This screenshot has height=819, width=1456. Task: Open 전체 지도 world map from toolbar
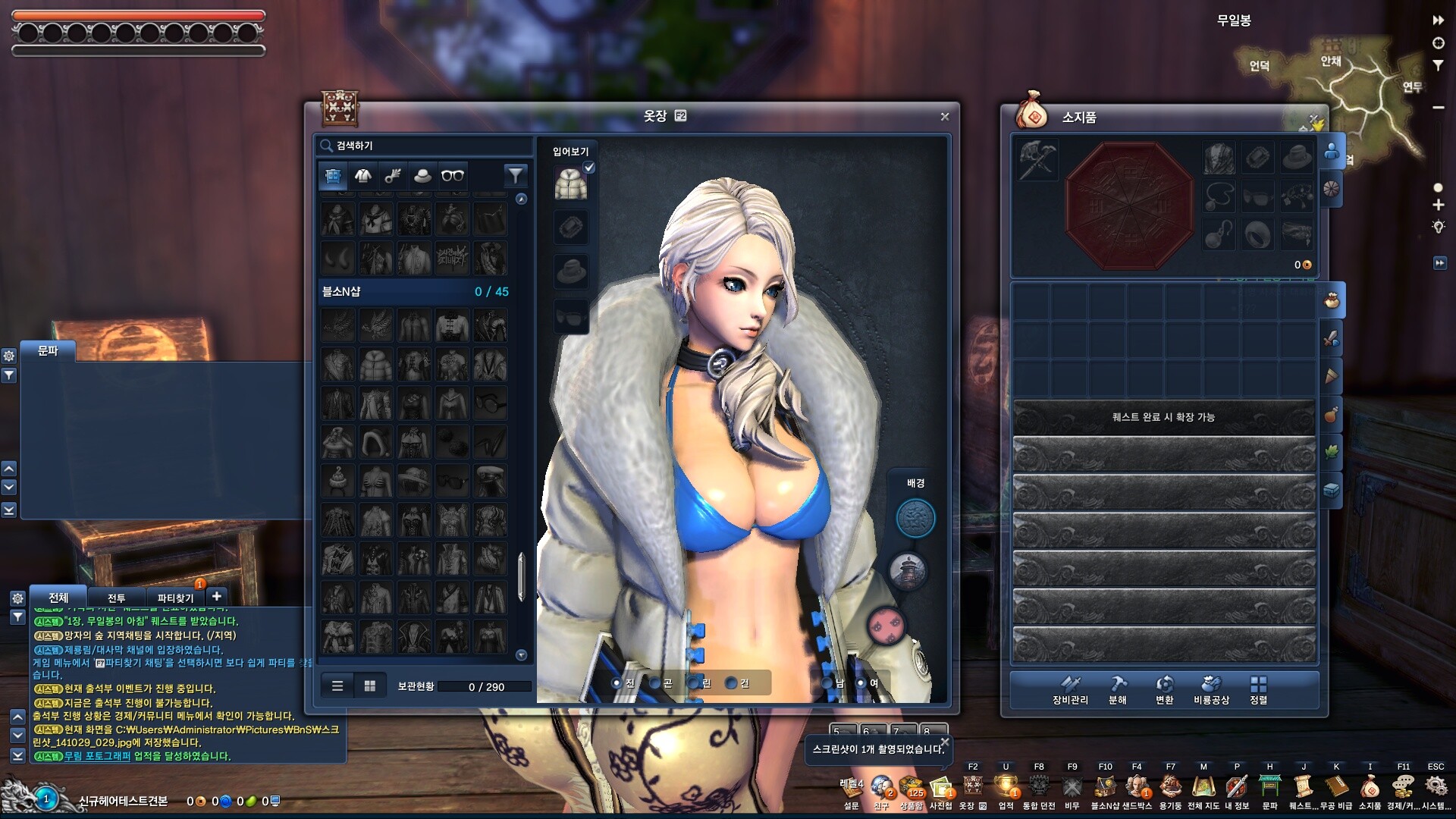[1203, 790]
